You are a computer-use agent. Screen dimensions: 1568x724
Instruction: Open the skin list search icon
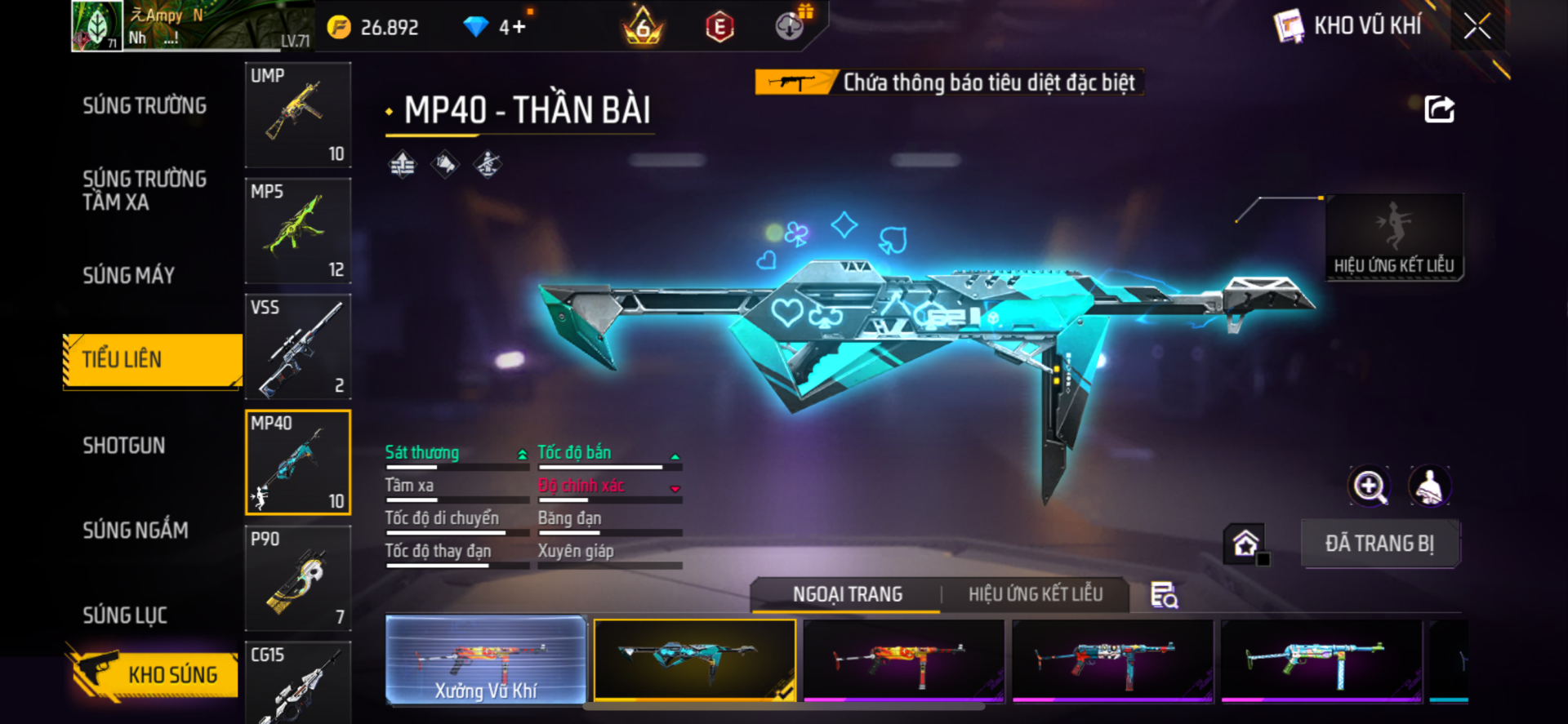click(1164, 596)
